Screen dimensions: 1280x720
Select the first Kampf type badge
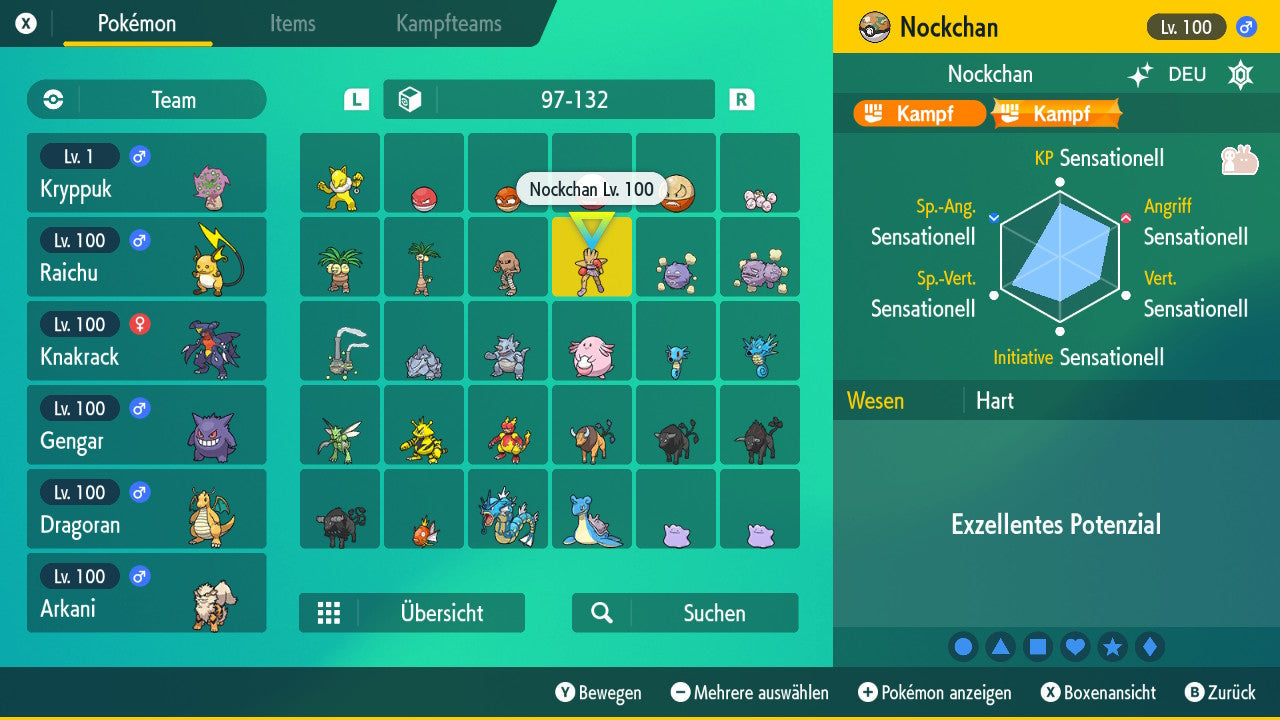tap(917, 113)
